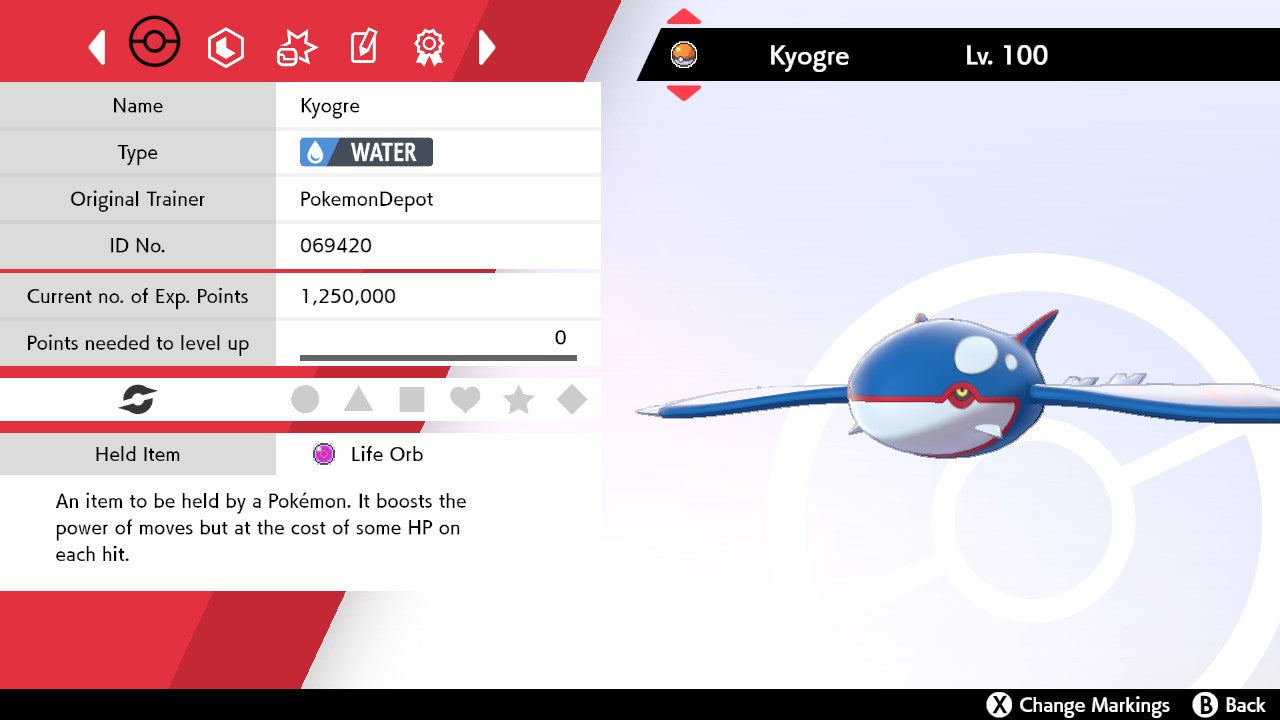Select the Poké Ball summary tab
The width and height of the screenshot is (1280, 720).
pos(155,44)
